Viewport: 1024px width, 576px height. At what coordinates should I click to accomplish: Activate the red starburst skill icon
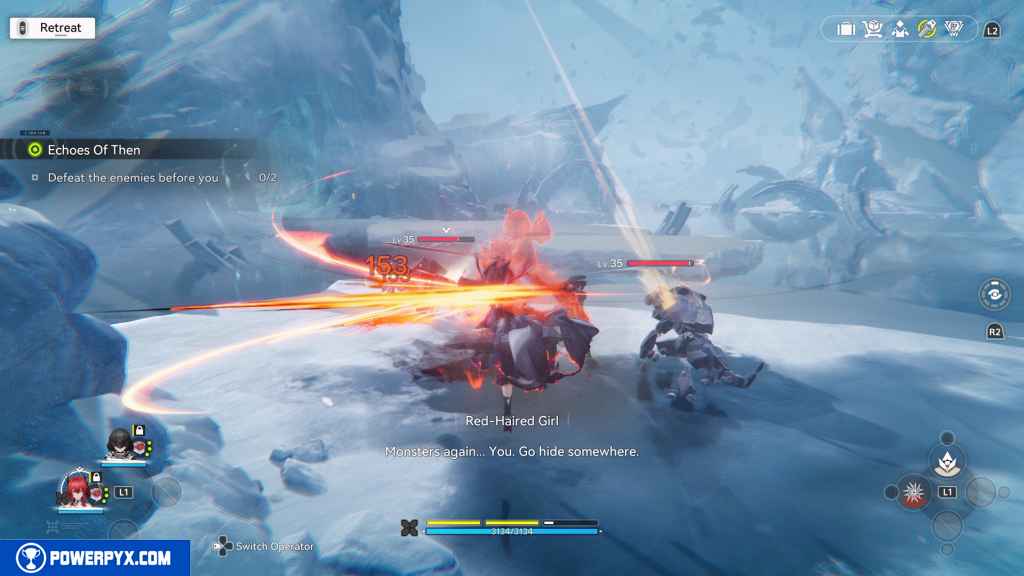click(x=912, y=491)
